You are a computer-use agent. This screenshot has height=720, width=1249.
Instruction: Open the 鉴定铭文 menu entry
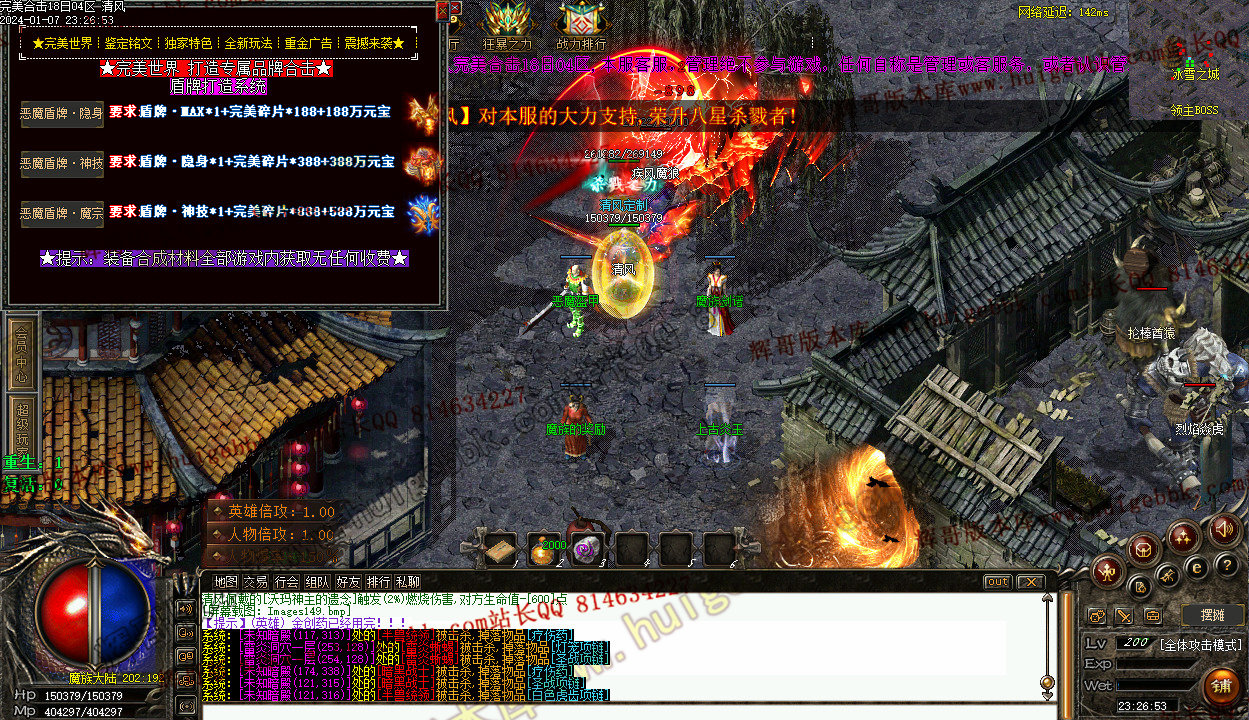click(x=129, y=44)
